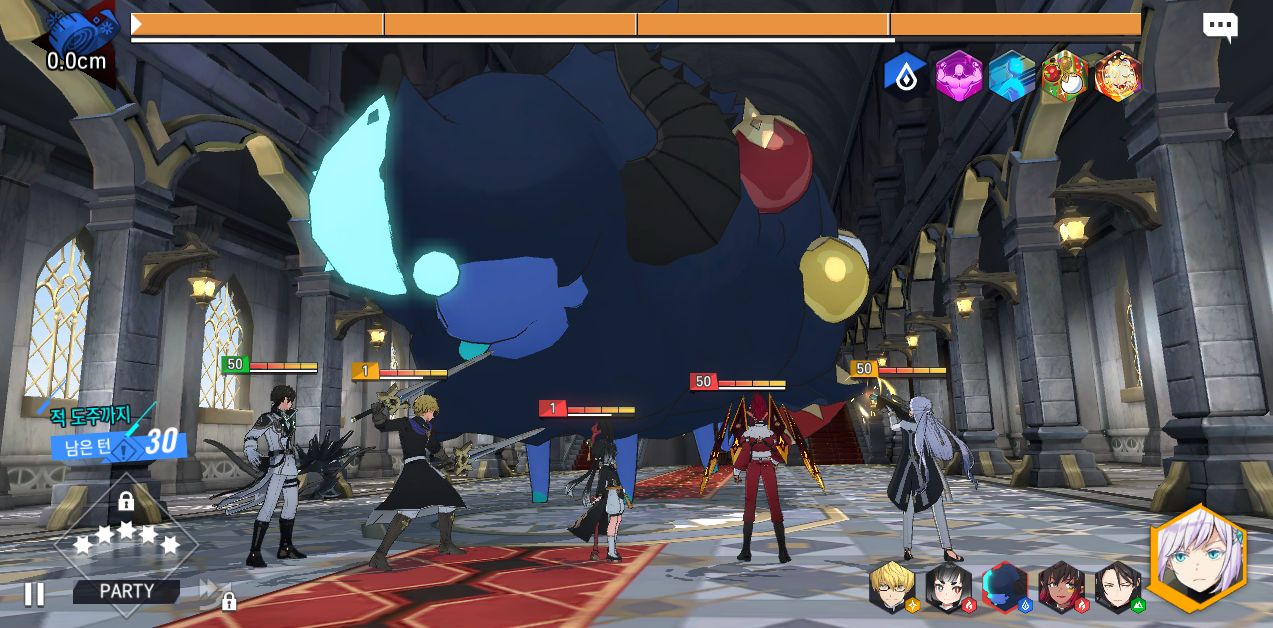Inspect the pink flexing muscle buff icon
This screenshot has width=1273, height=628.
[x=959, y=75]
